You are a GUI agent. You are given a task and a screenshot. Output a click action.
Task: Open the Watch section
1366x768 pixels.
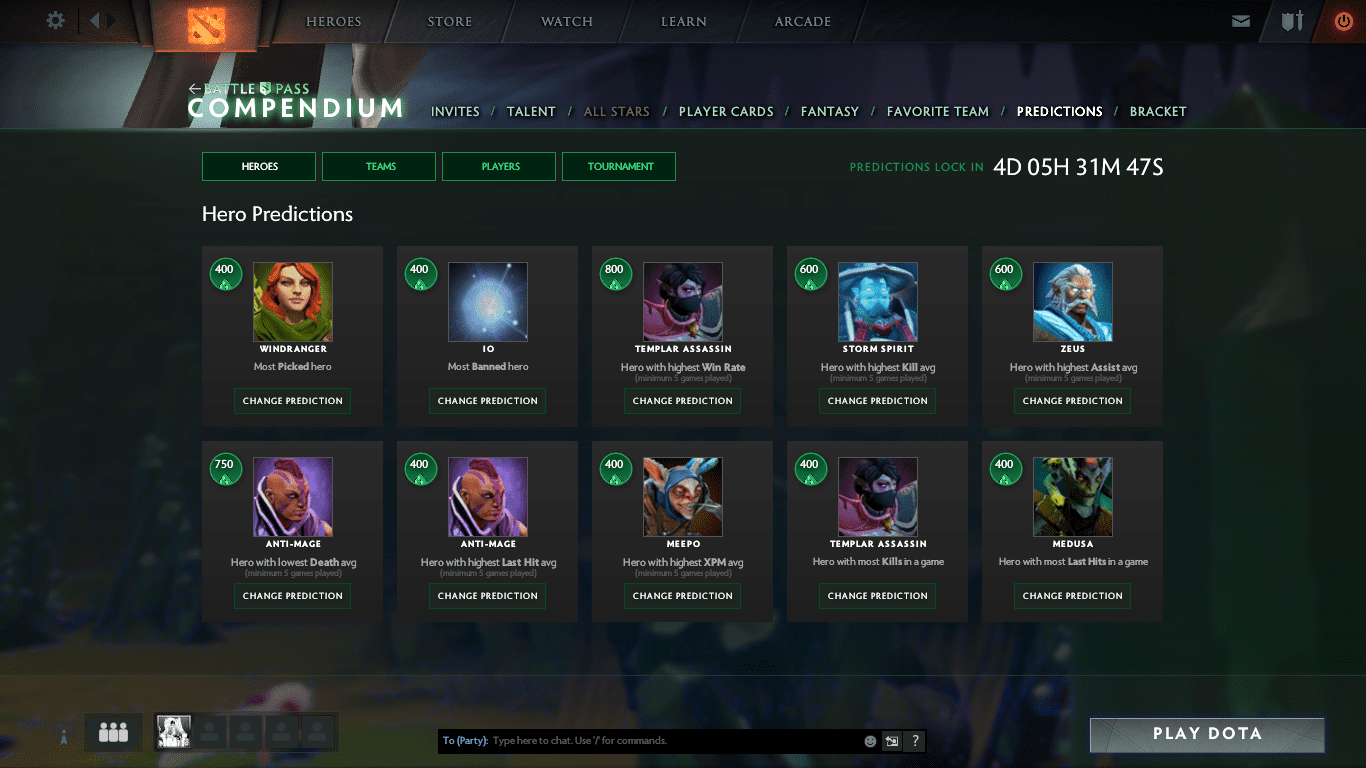tap(567, 21)
